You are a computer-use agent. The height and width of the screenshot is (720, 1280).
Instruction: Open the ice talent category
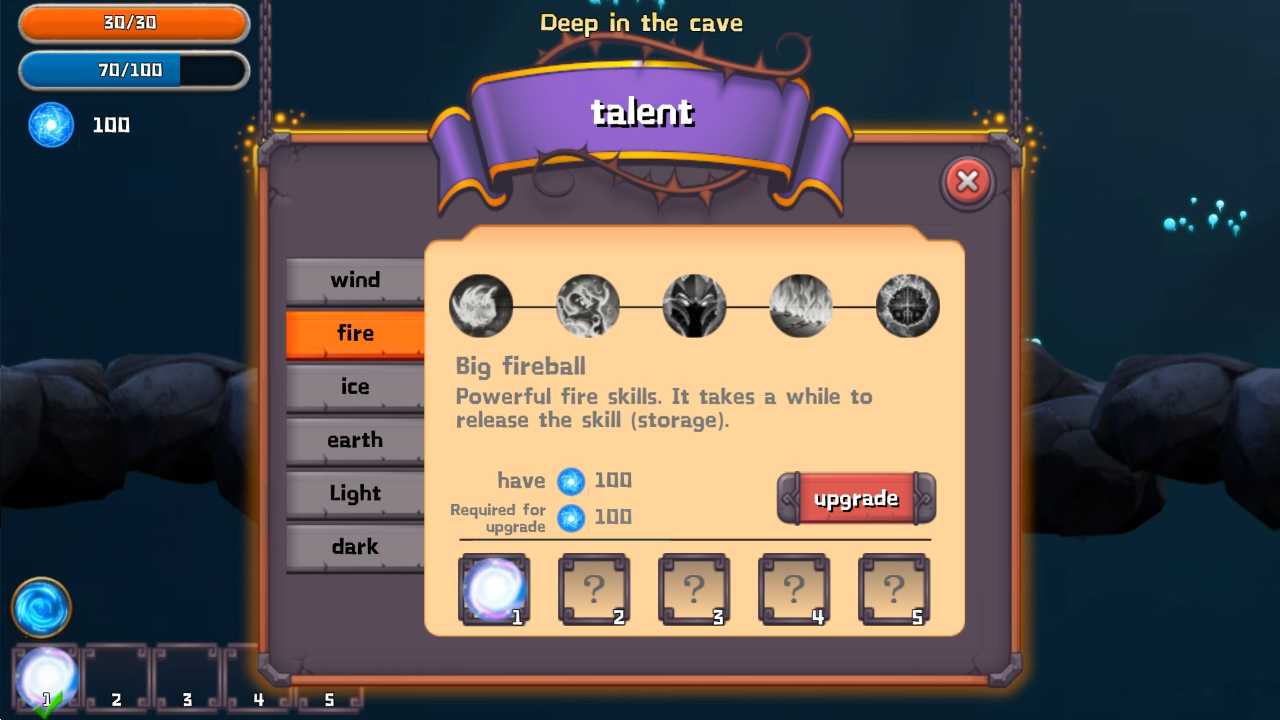point(355,387)
